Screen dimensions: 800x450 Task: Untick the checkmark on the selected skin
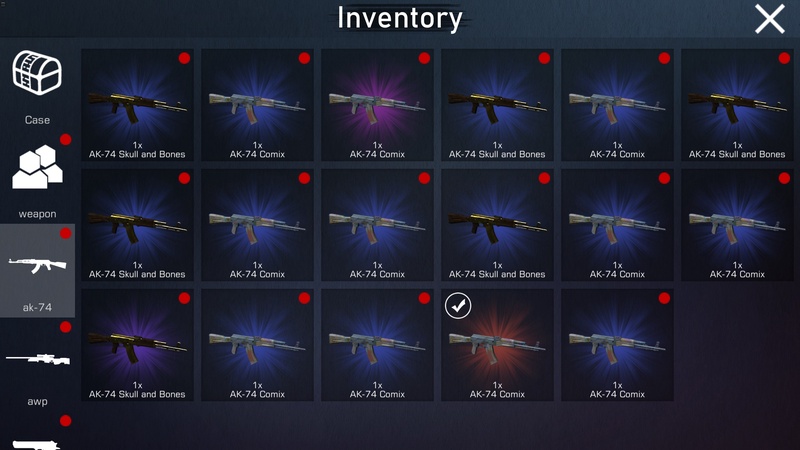(458, 305)
